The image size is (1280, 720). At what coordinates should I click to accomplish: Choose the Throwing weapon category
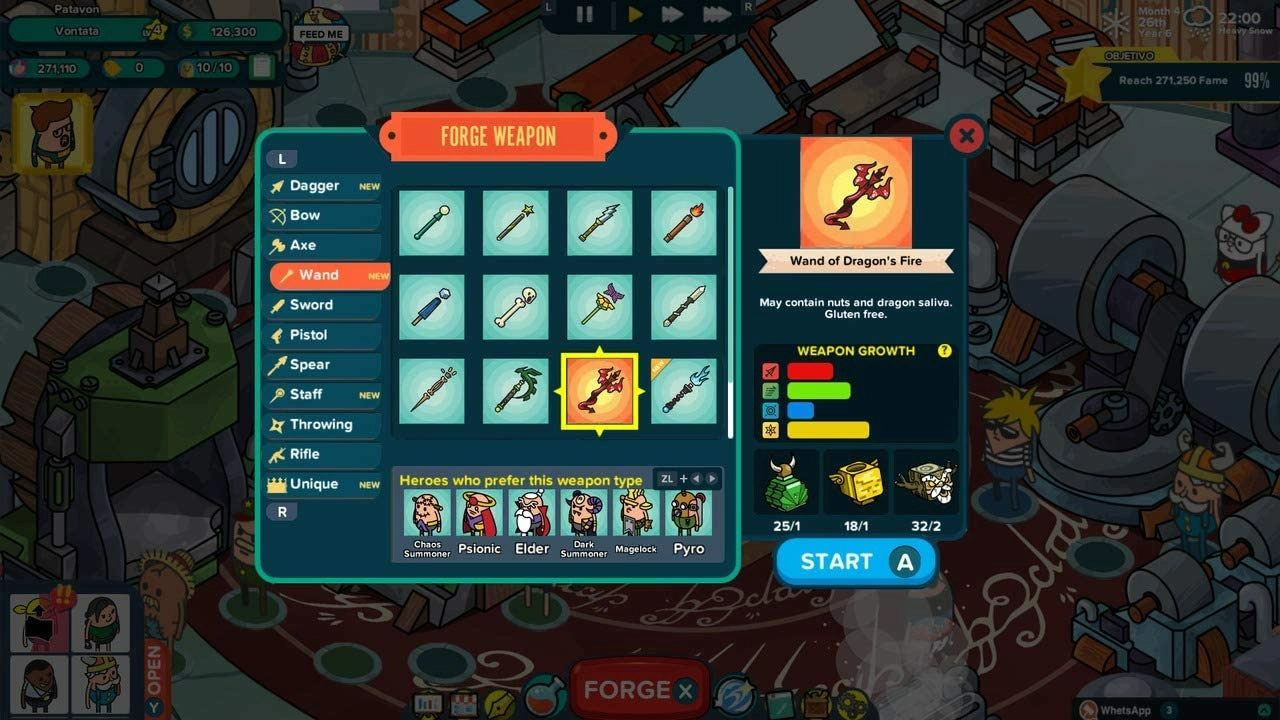tap(320, 425)
